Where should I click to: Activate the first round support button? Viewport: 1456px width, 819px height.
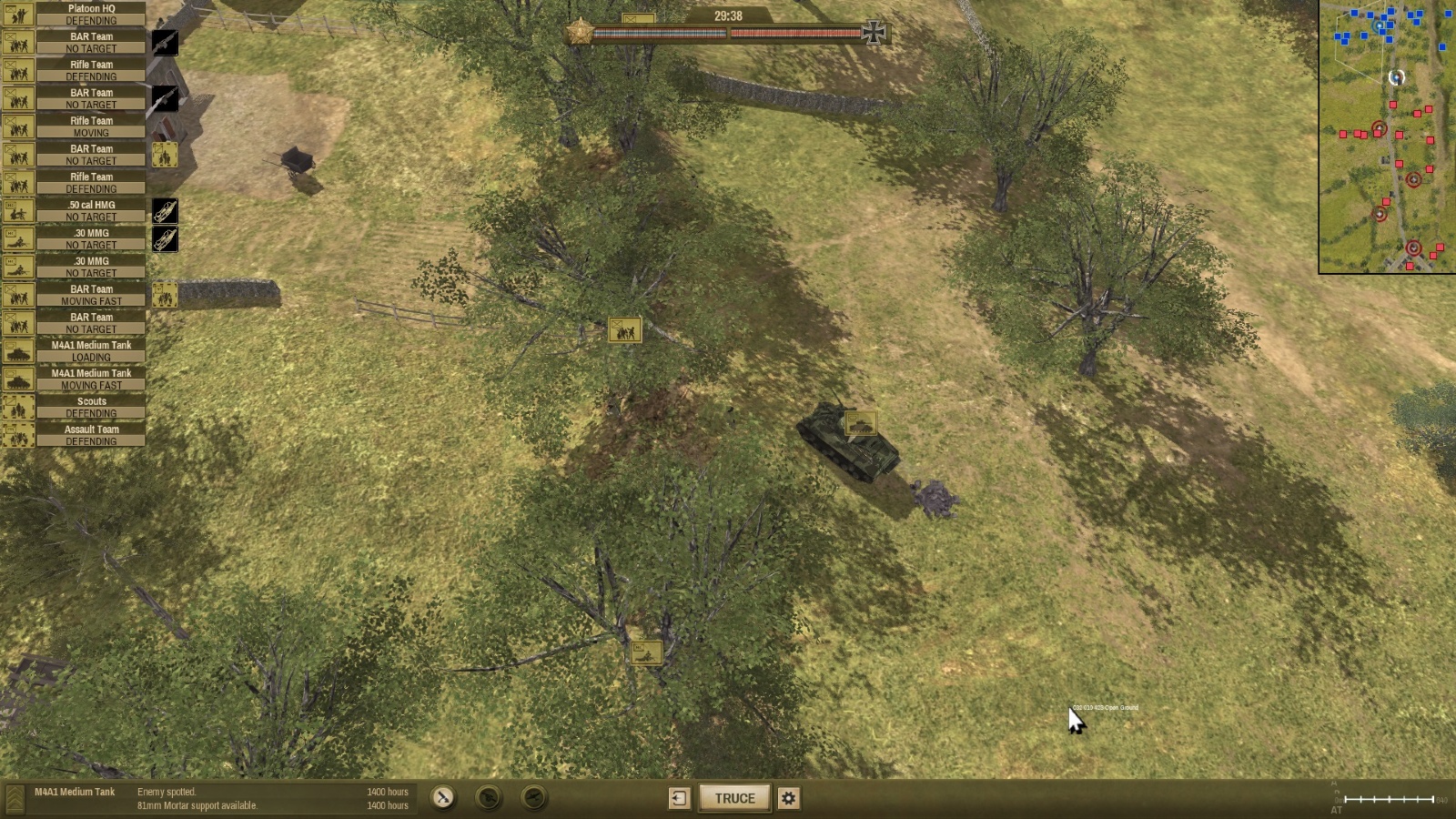443,798
